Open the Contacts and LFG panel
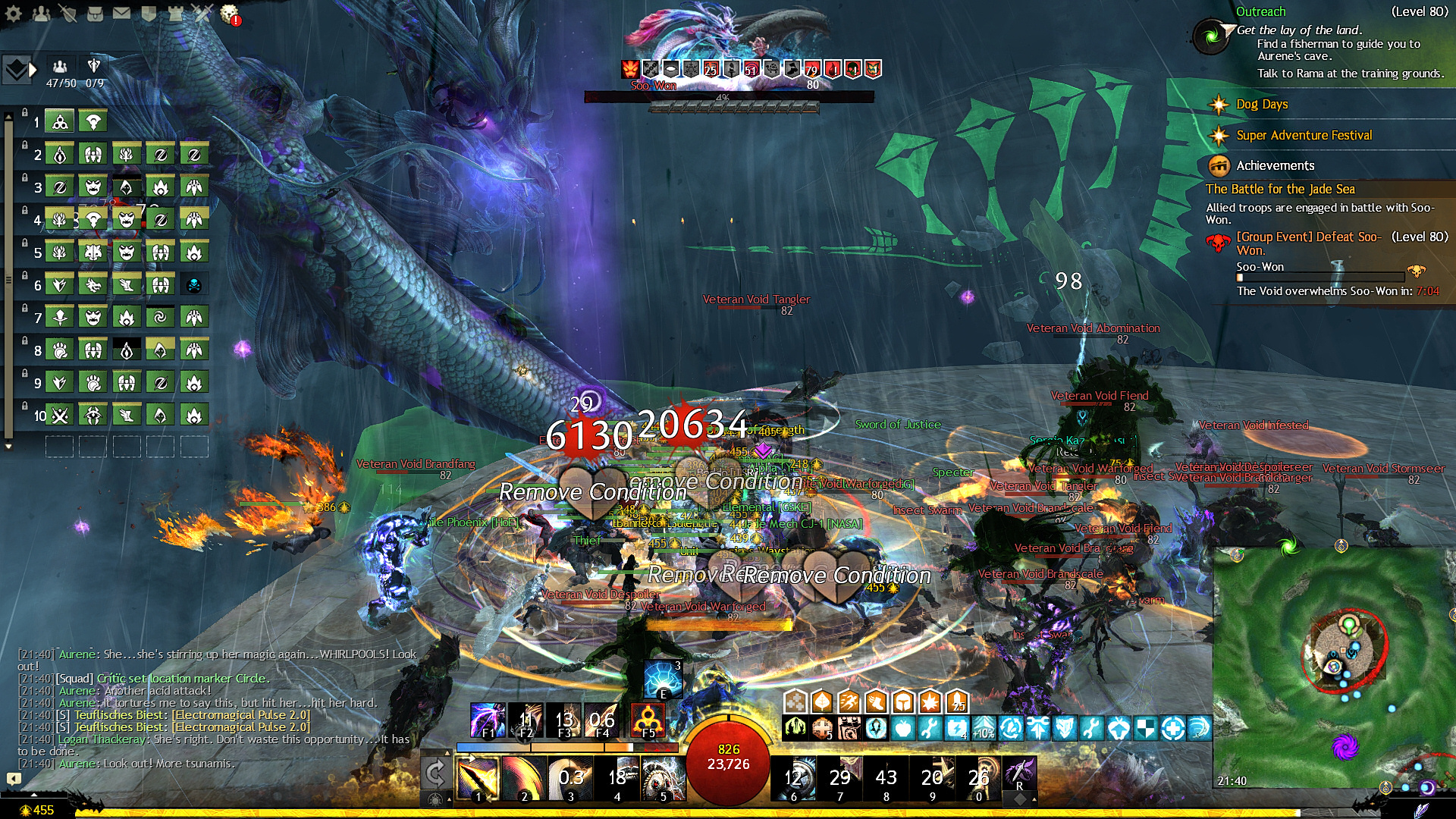1456x819 pixels. [x=41, y=13]
